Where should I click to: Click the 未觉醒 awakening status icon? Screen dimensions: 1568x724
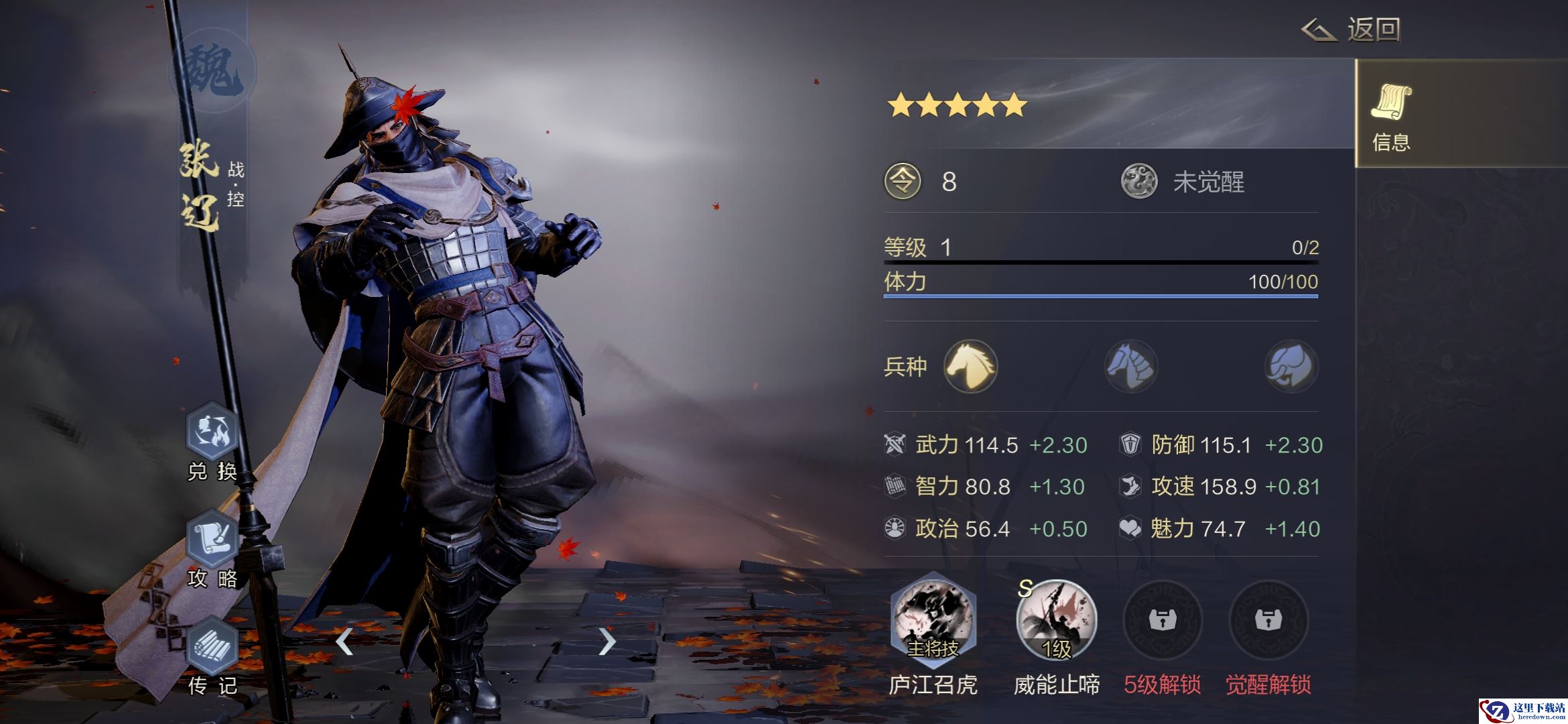tap(1139, 181)
